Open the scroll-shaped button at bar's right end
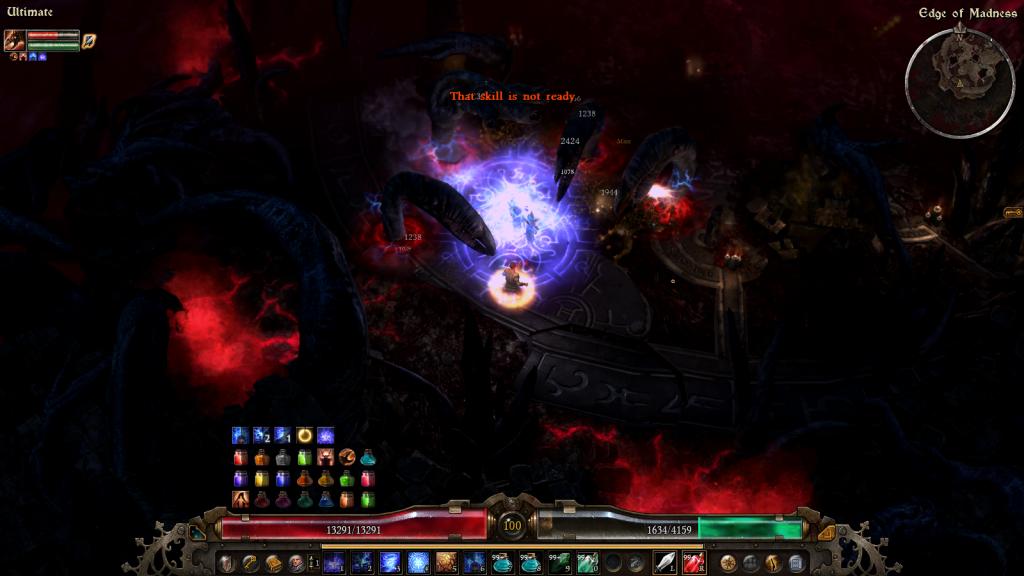Viewport: 1024px width, 576px height. click(797, 563)
